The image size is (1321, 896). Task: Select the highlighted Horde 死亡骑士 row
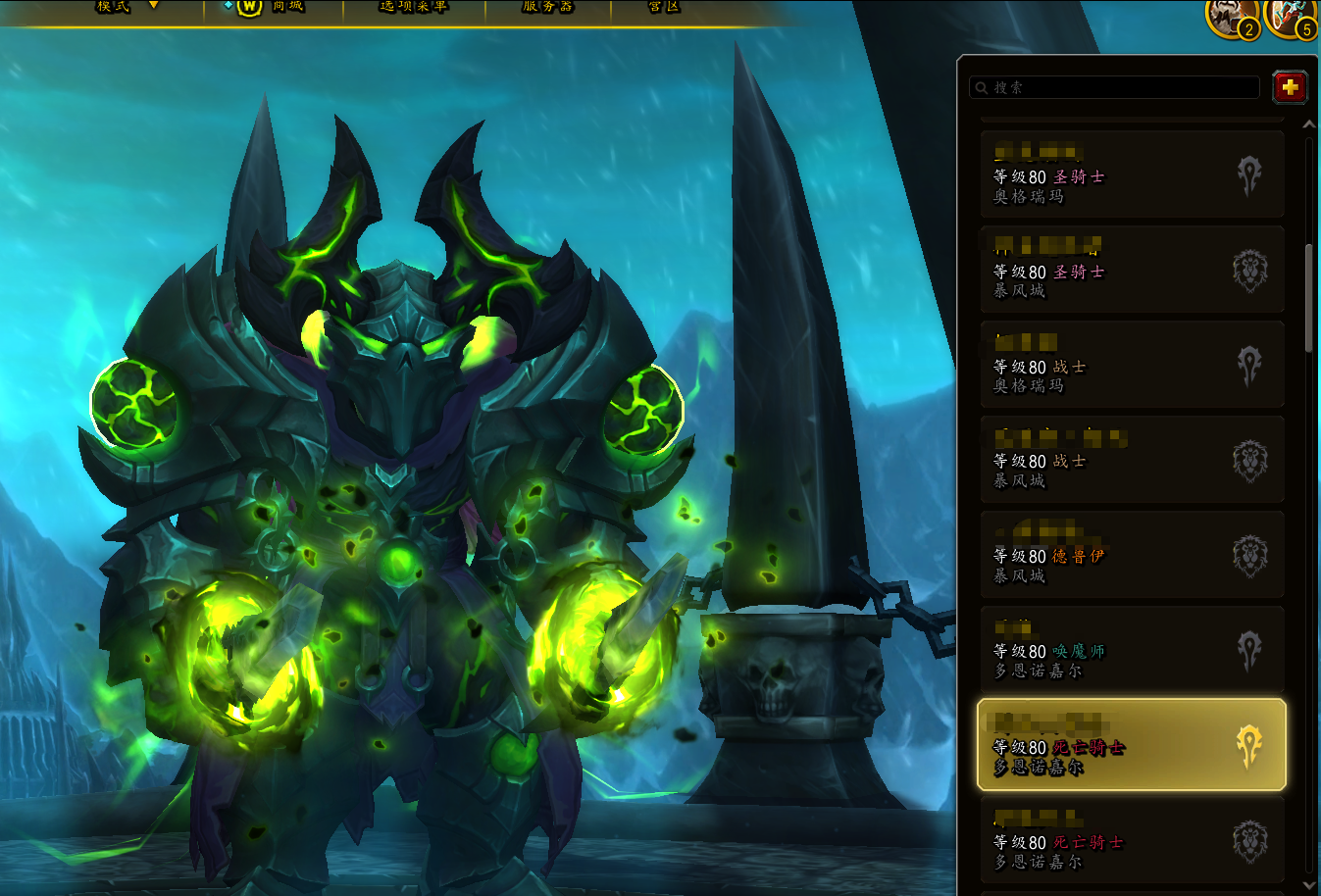tap(1132, 745)
